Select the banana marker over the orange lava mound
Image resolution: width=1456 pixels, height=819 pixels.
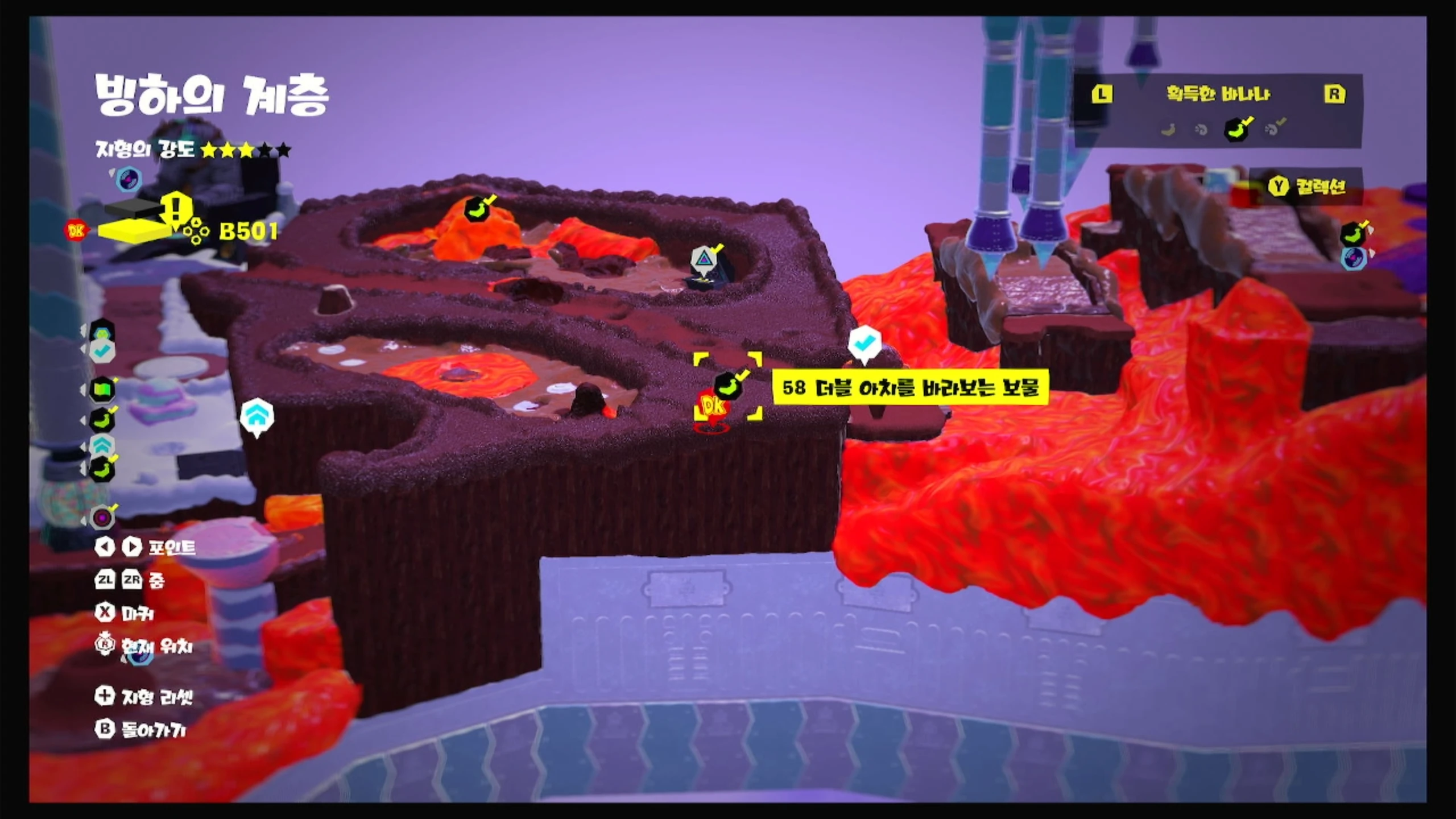478,208
